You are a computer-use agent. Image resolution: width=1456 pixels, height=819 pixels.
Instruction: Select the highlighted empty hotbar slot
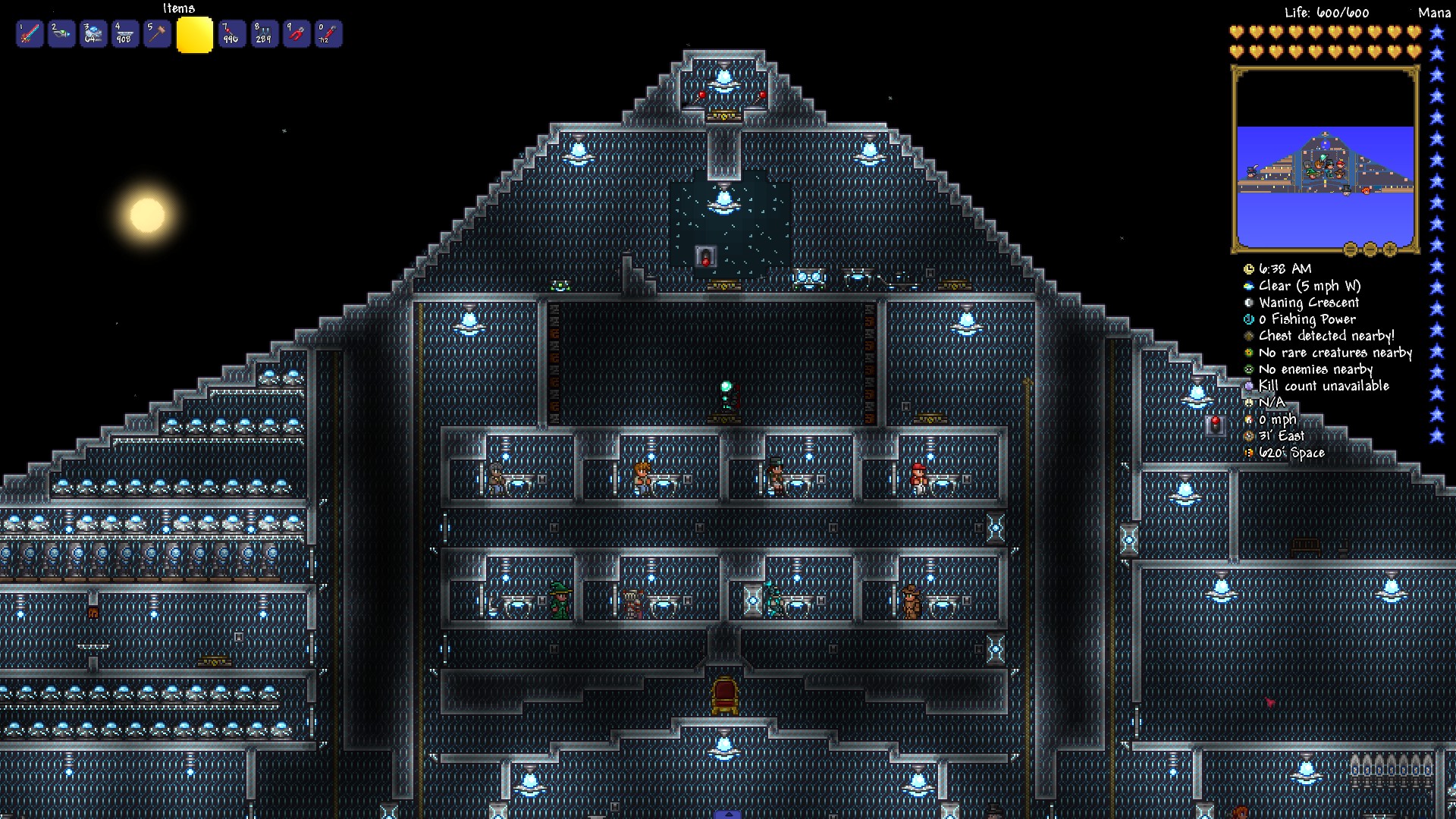194,33
